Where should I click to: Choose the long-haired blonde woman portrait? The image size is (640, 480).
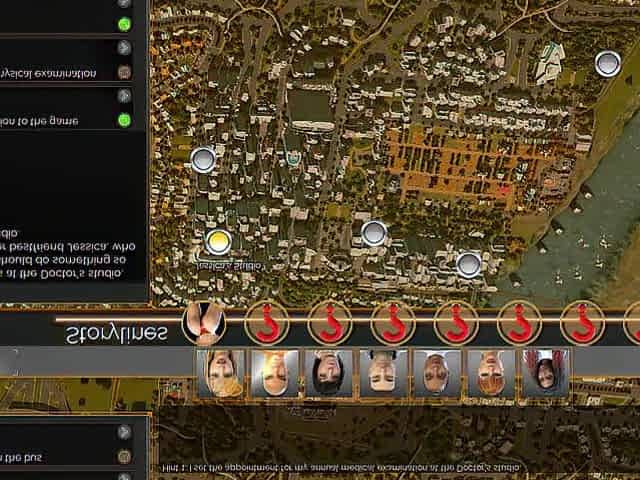pos(220,373)
